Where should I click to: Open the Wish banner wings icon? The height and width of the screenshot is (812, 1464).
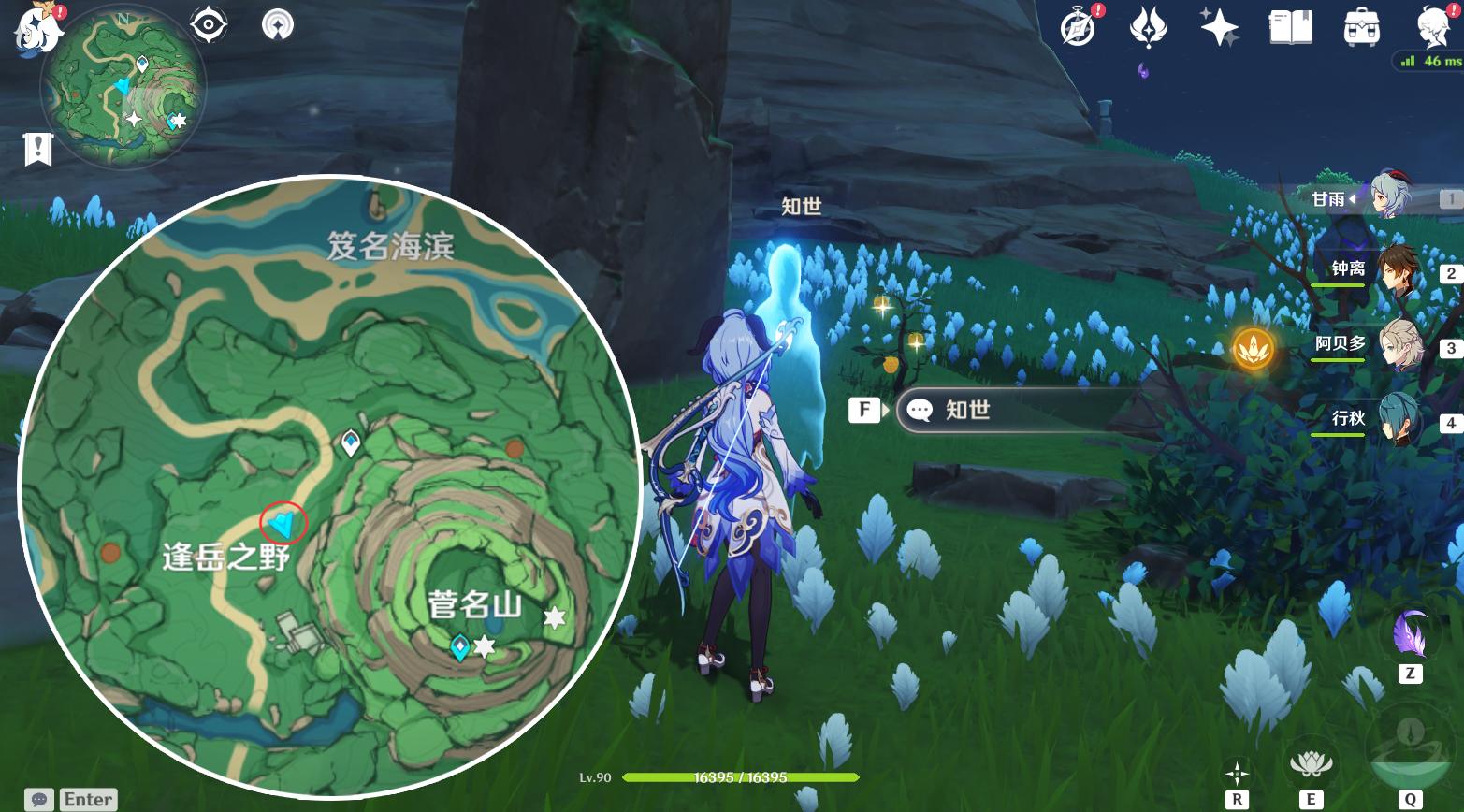(1149, 28)
